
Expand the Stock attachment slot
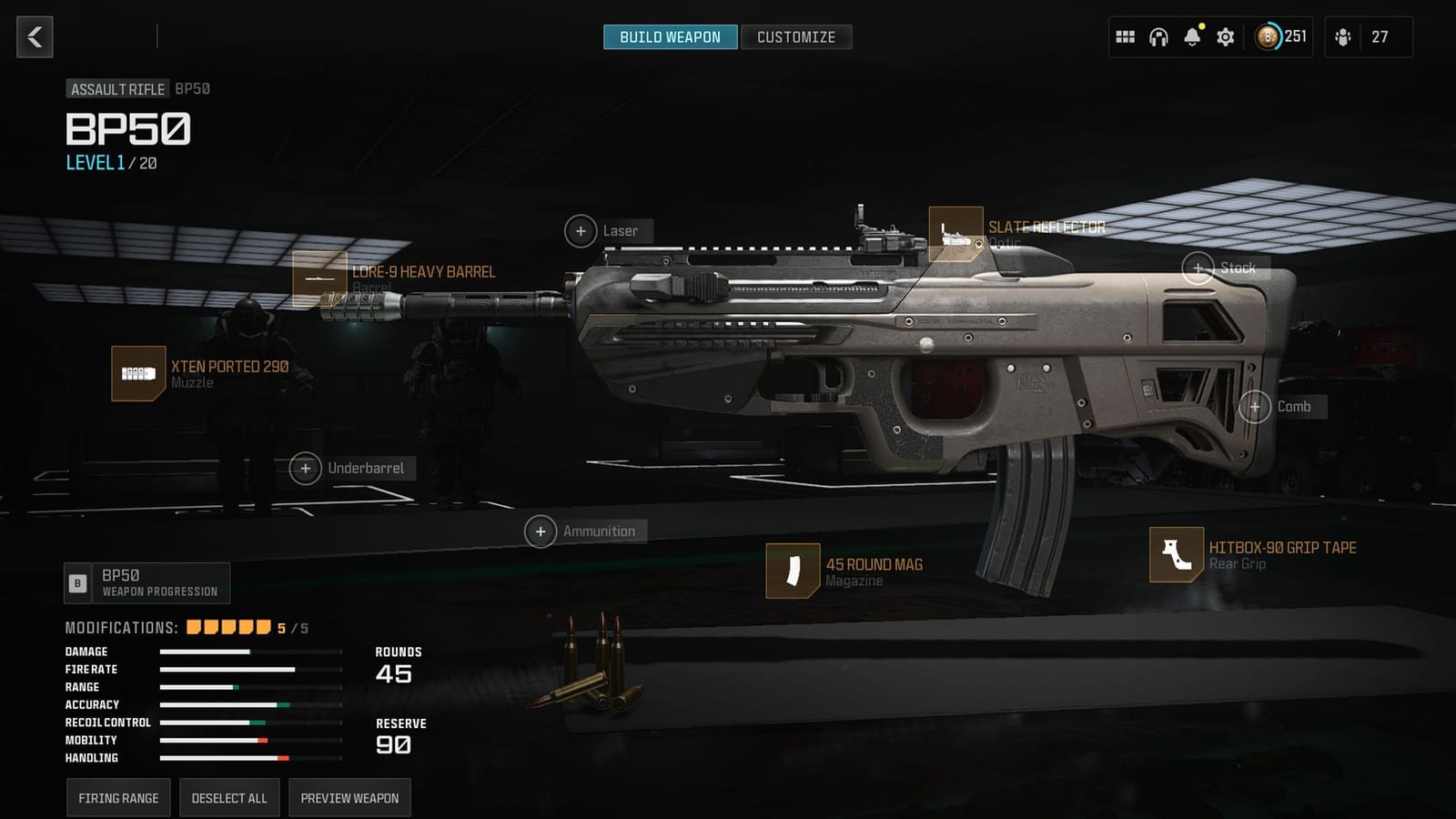(1199, 268)
